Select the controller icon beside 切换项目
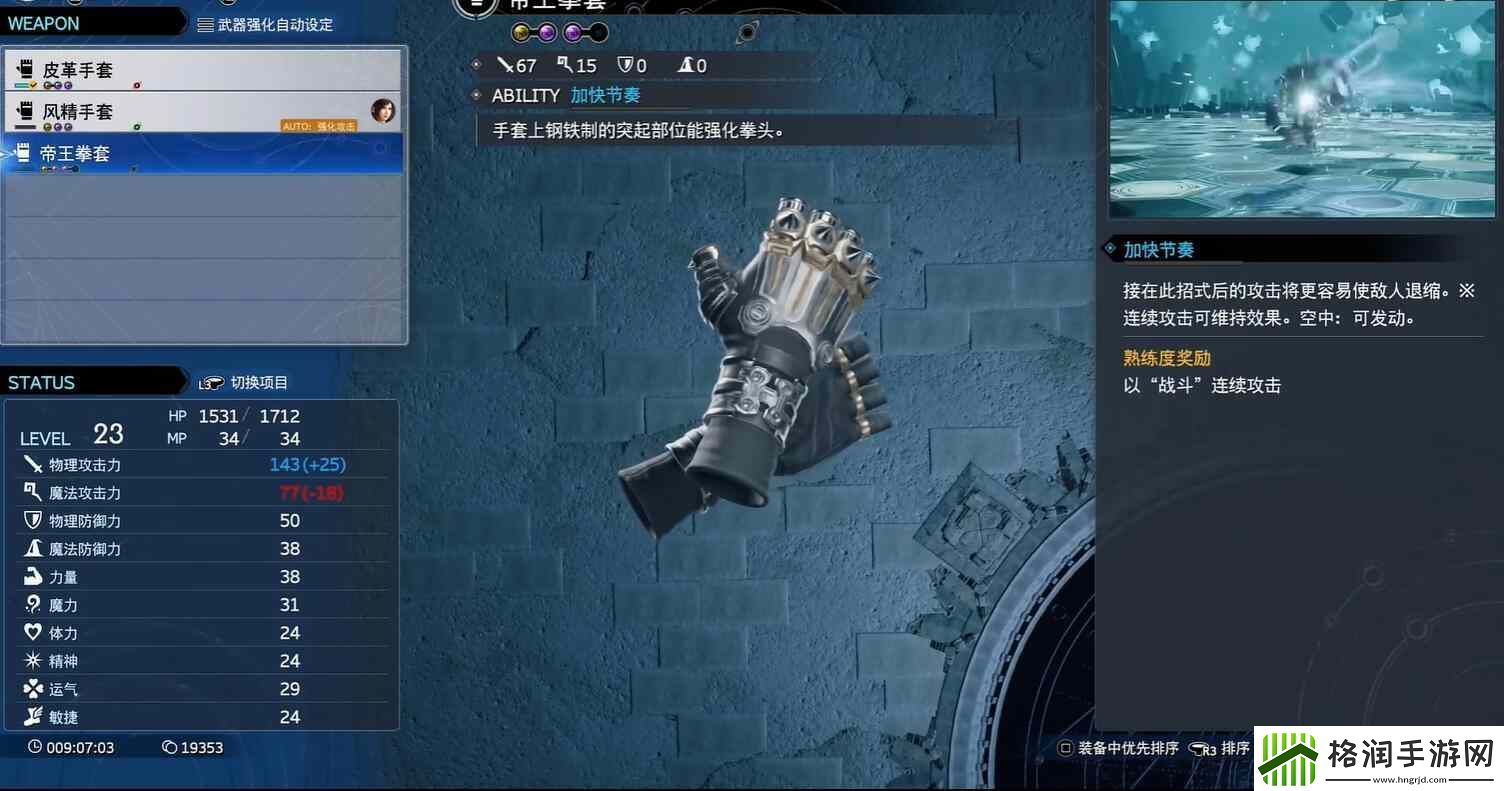Image resolution: width=1504 pixels, height=791 pixels. click(213, 381)
